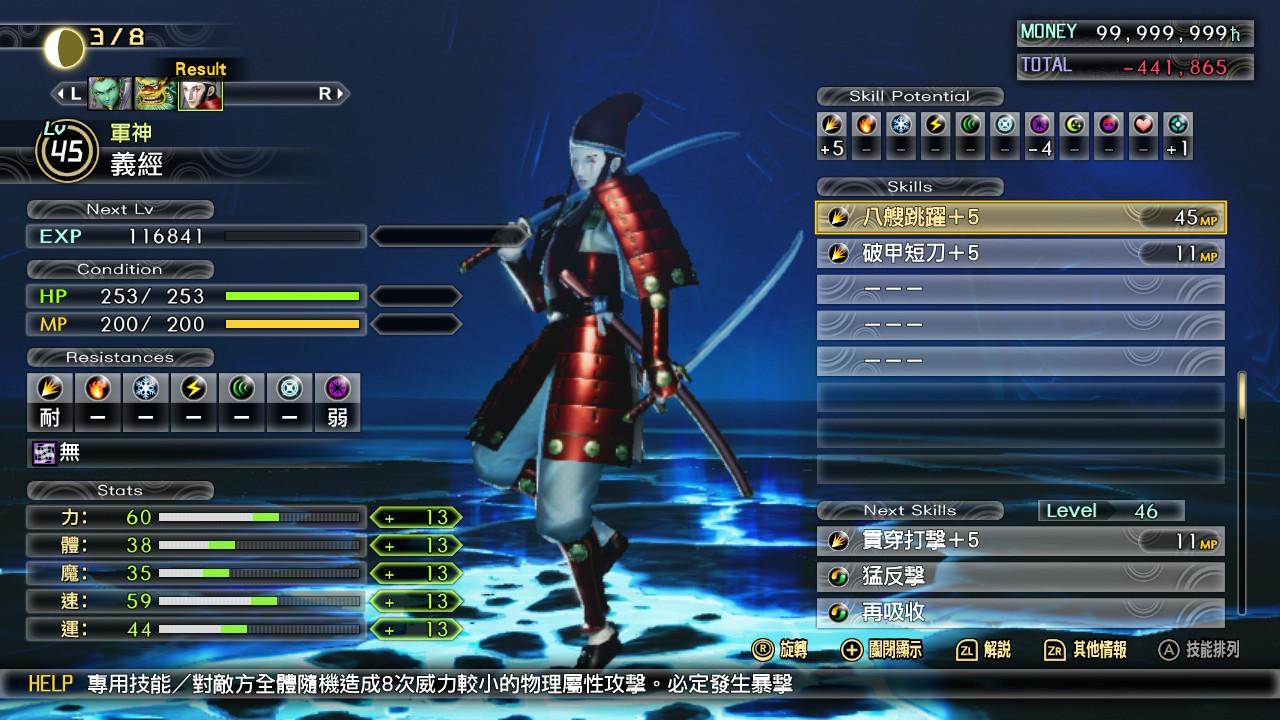Select the physical resistance icon
Viewport: 1280px width, 720px height.
49,388
